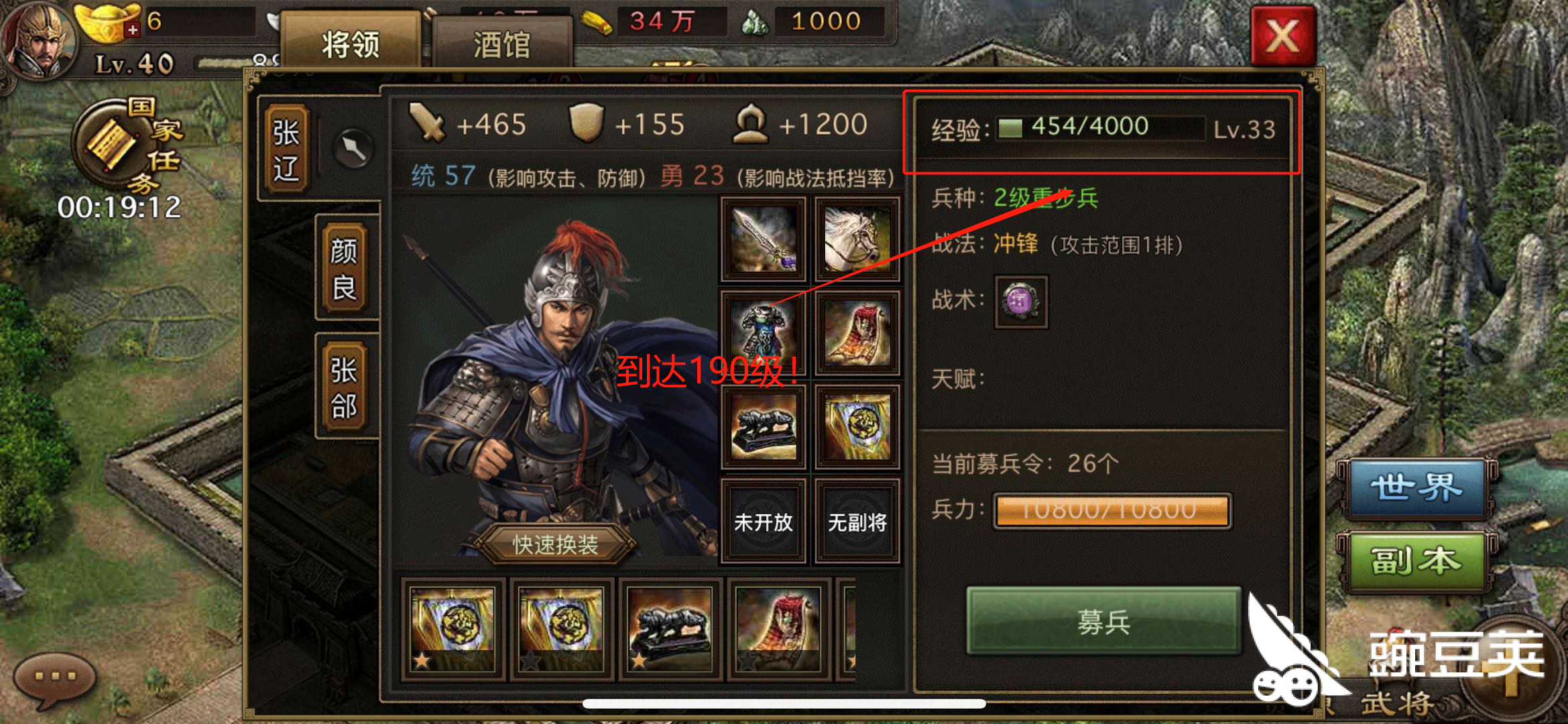Switch to the 将领 generals tab
Screen dimensions: 1568x724
[351, 42]
